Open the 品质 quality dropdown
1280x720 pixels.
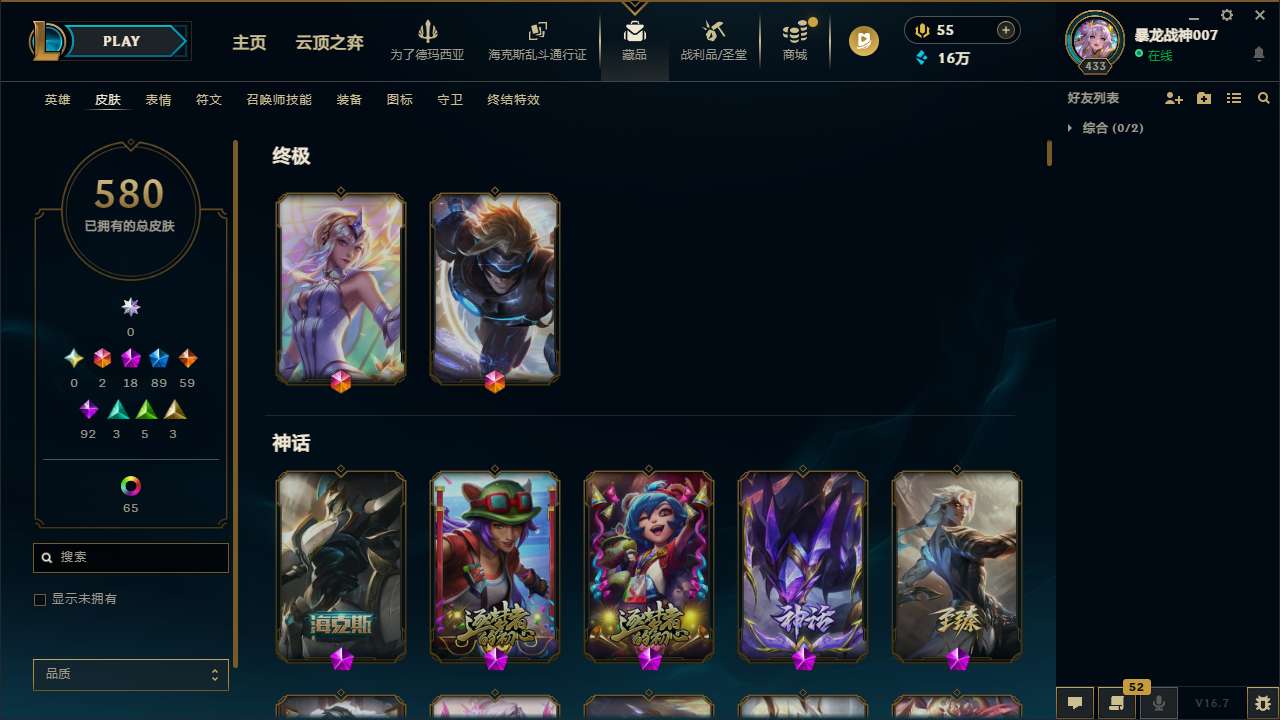130,674
